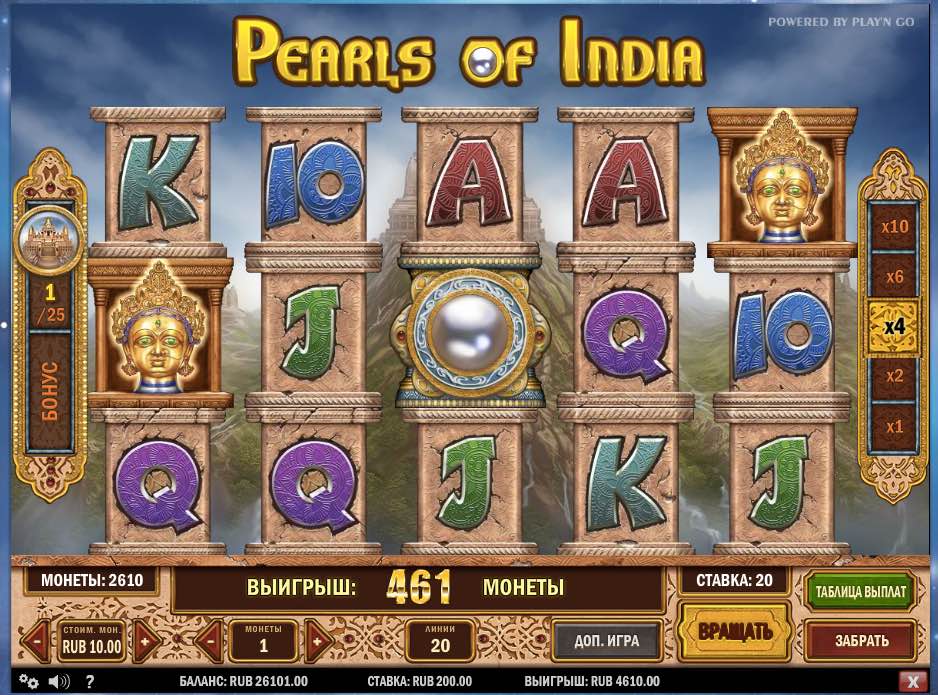This screenshot has height=695, width=938.
Task: Lower the МОНЕТЫ coins-per-line count
Action: [210, 641]
